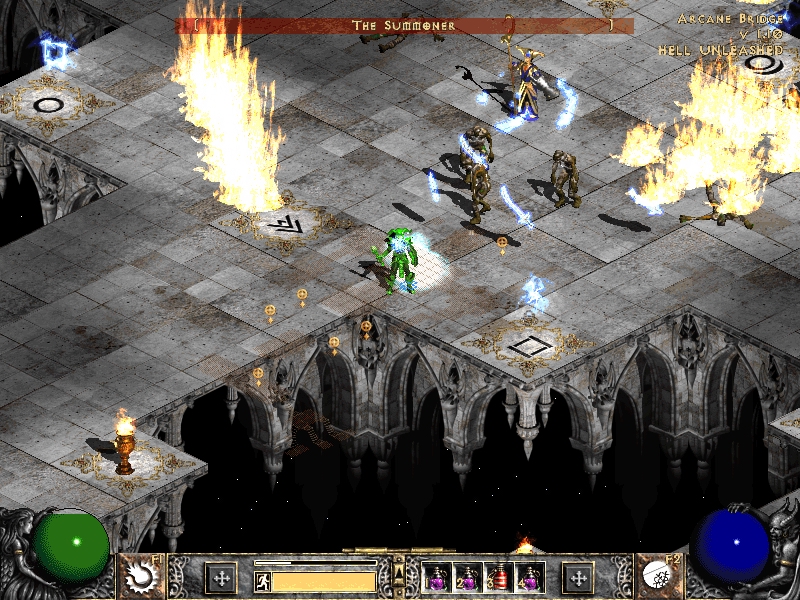Image resolution: width=800 pixels, height=600 pixels.
Task: Click the cross button beside the F1 skill
Action: pos(220,577)
